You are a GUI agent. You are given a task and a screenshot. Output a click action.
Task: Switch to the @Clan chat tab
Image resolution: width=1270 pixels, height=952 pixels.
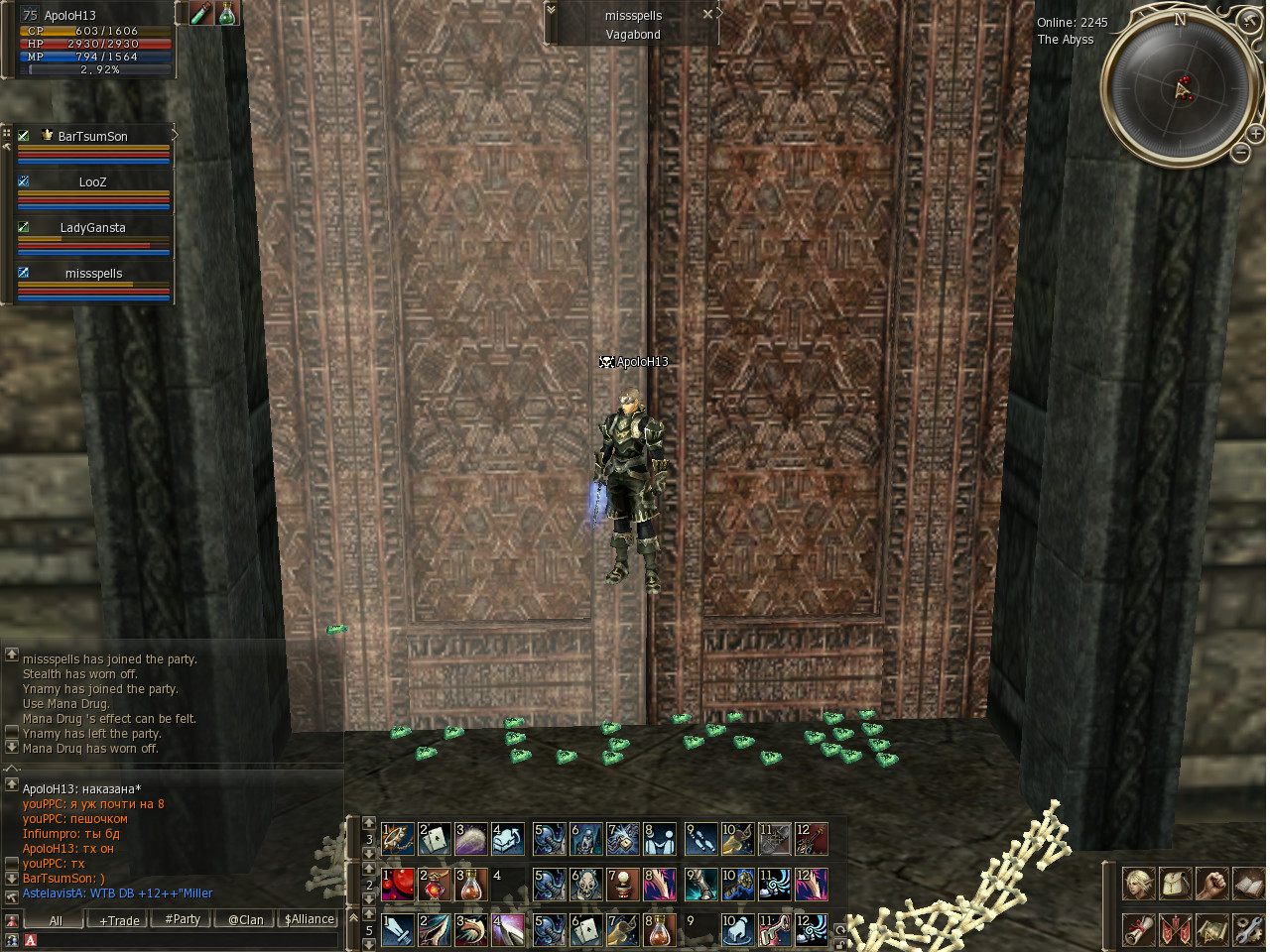click(x=246, y=920)
